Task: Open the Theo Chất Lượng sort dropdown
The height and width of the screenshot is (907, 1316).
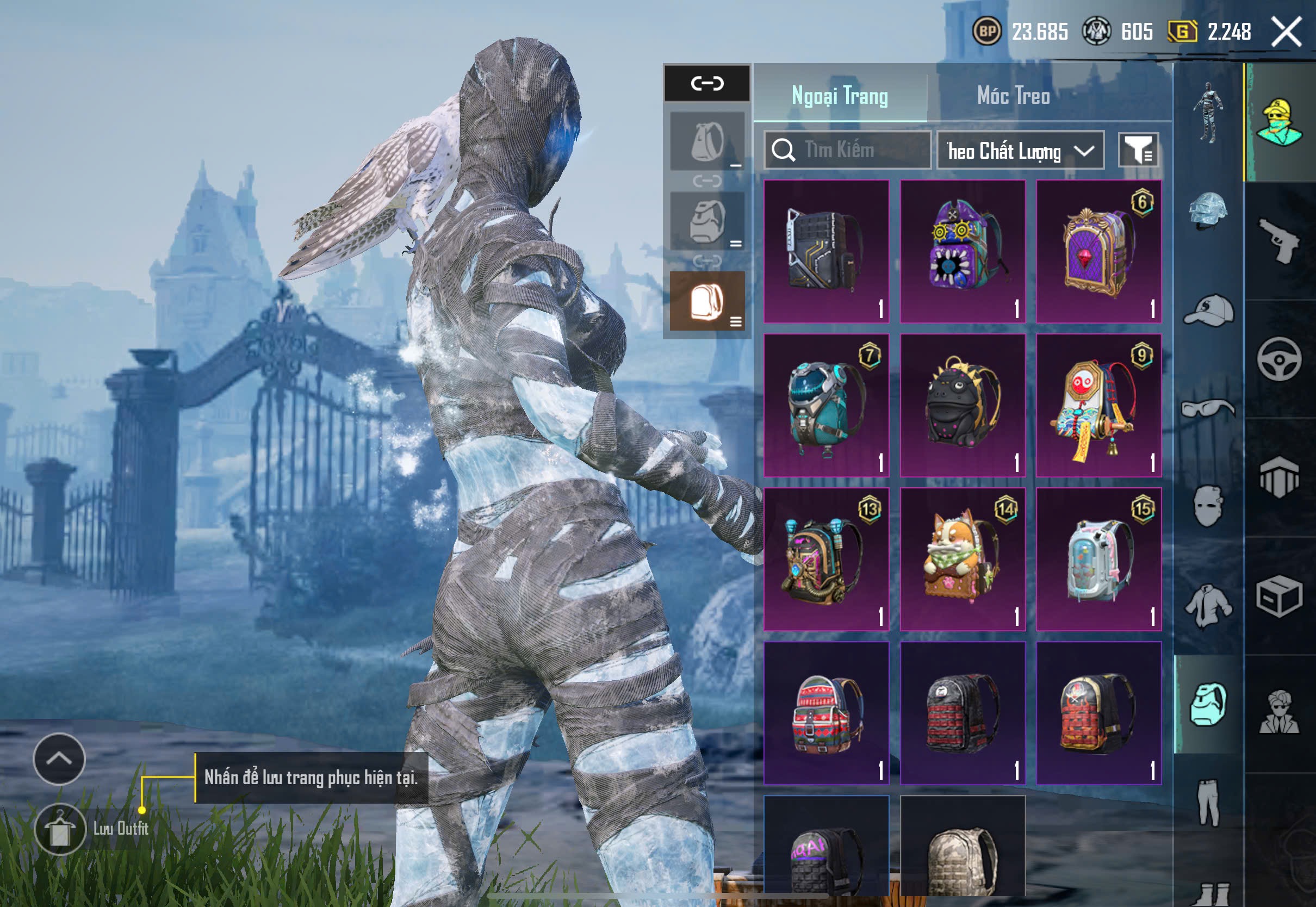Action: [1020, 151]
